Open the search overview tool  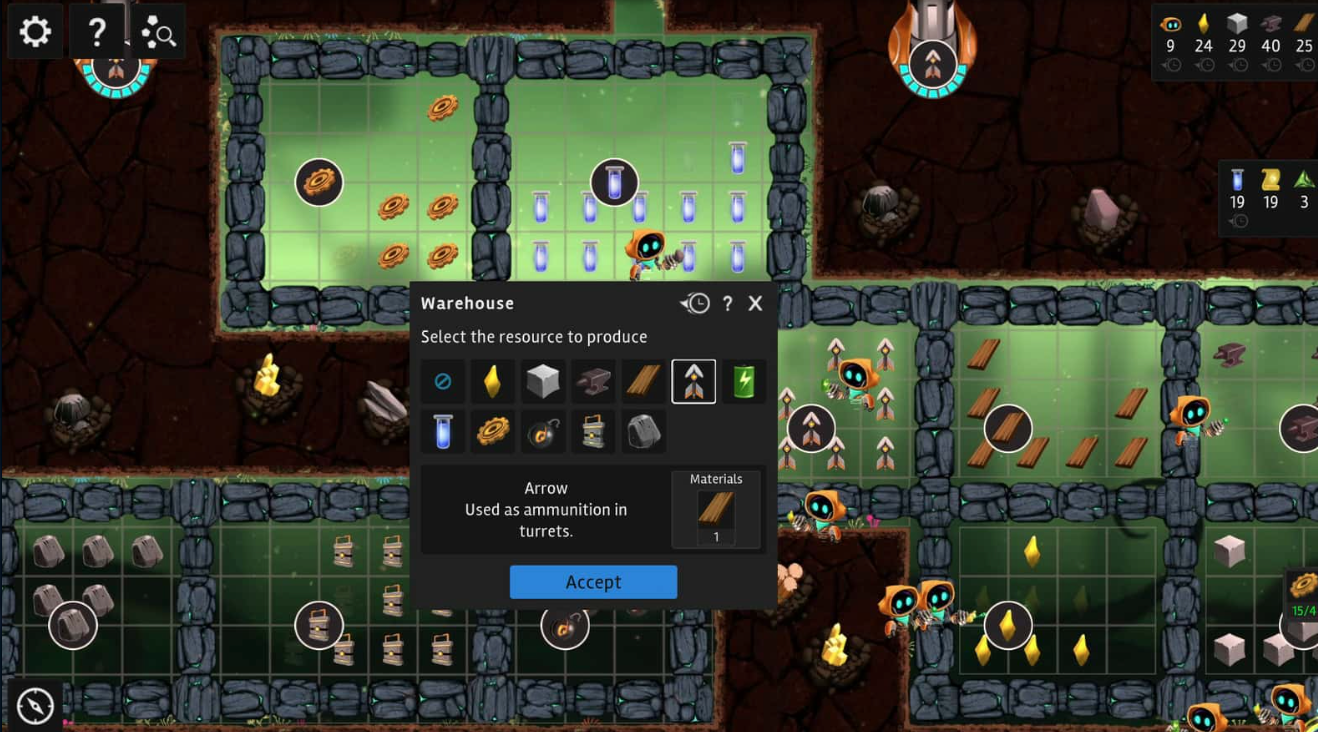tap(158, 33)
